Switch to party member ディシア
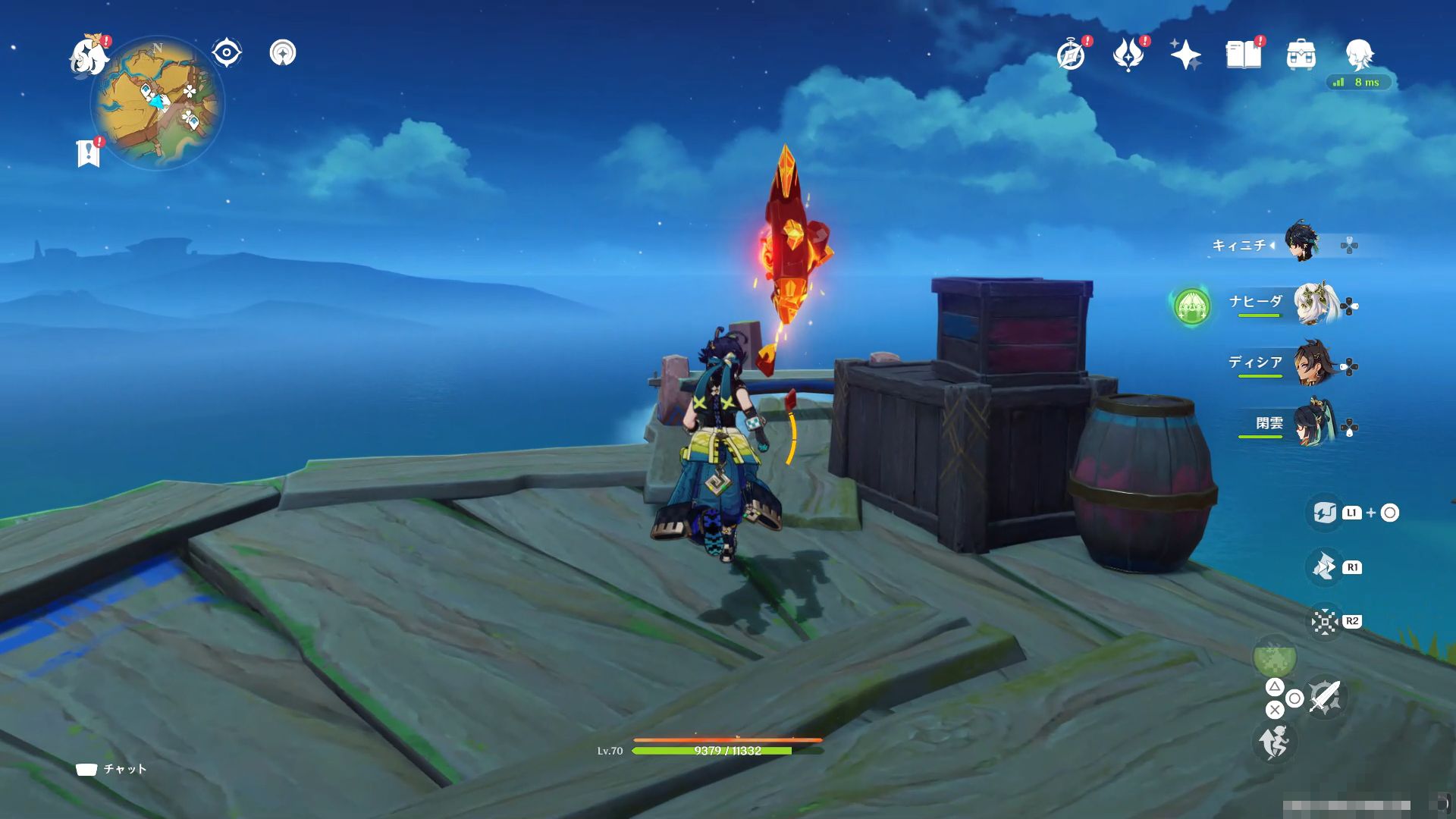The height and width of the screenshot is (819, 1456). (x=1314, y=366)
